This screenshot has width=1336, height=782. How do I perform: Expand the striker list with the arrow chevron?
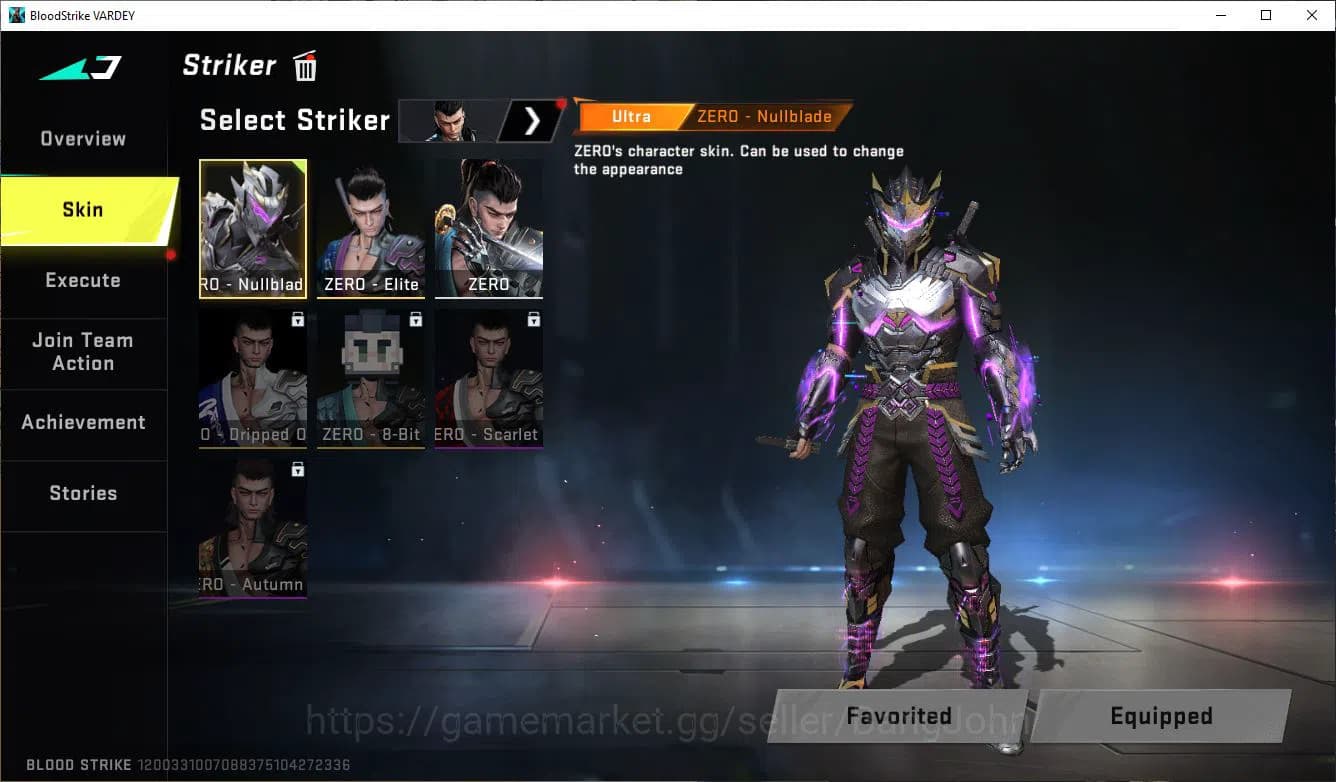click(x=531, y=120)
